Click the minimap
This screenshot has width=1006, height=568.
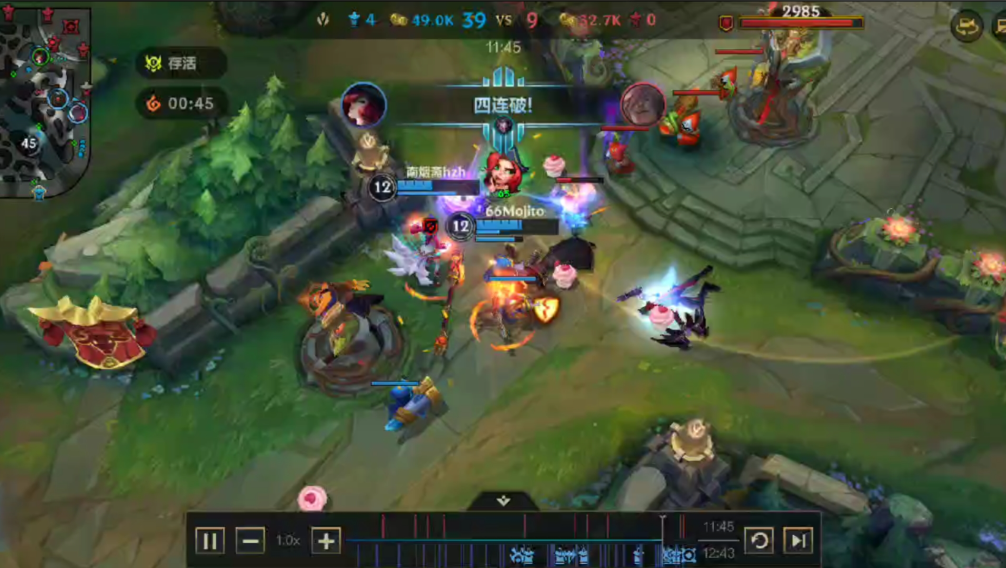coord(45,100)
